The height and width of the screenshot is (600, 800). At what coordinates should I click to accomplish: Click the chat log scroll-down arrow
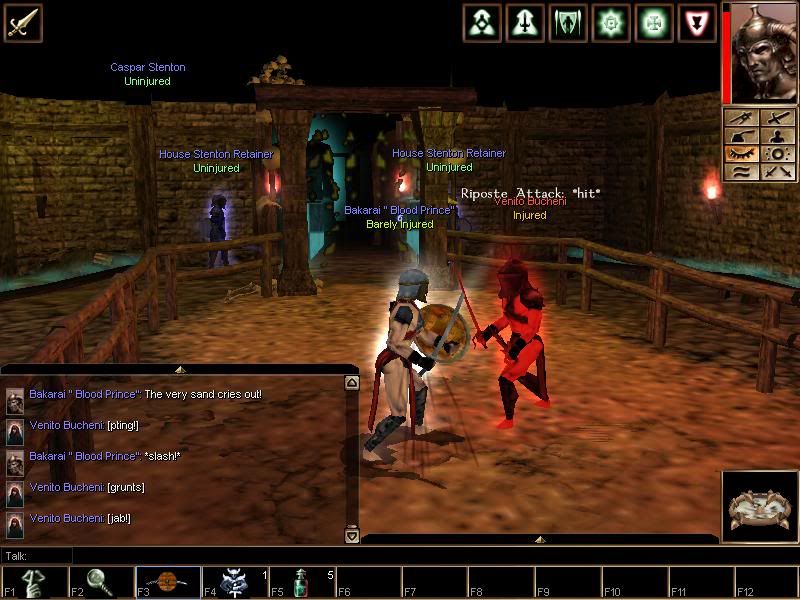(x=351, y=536)
